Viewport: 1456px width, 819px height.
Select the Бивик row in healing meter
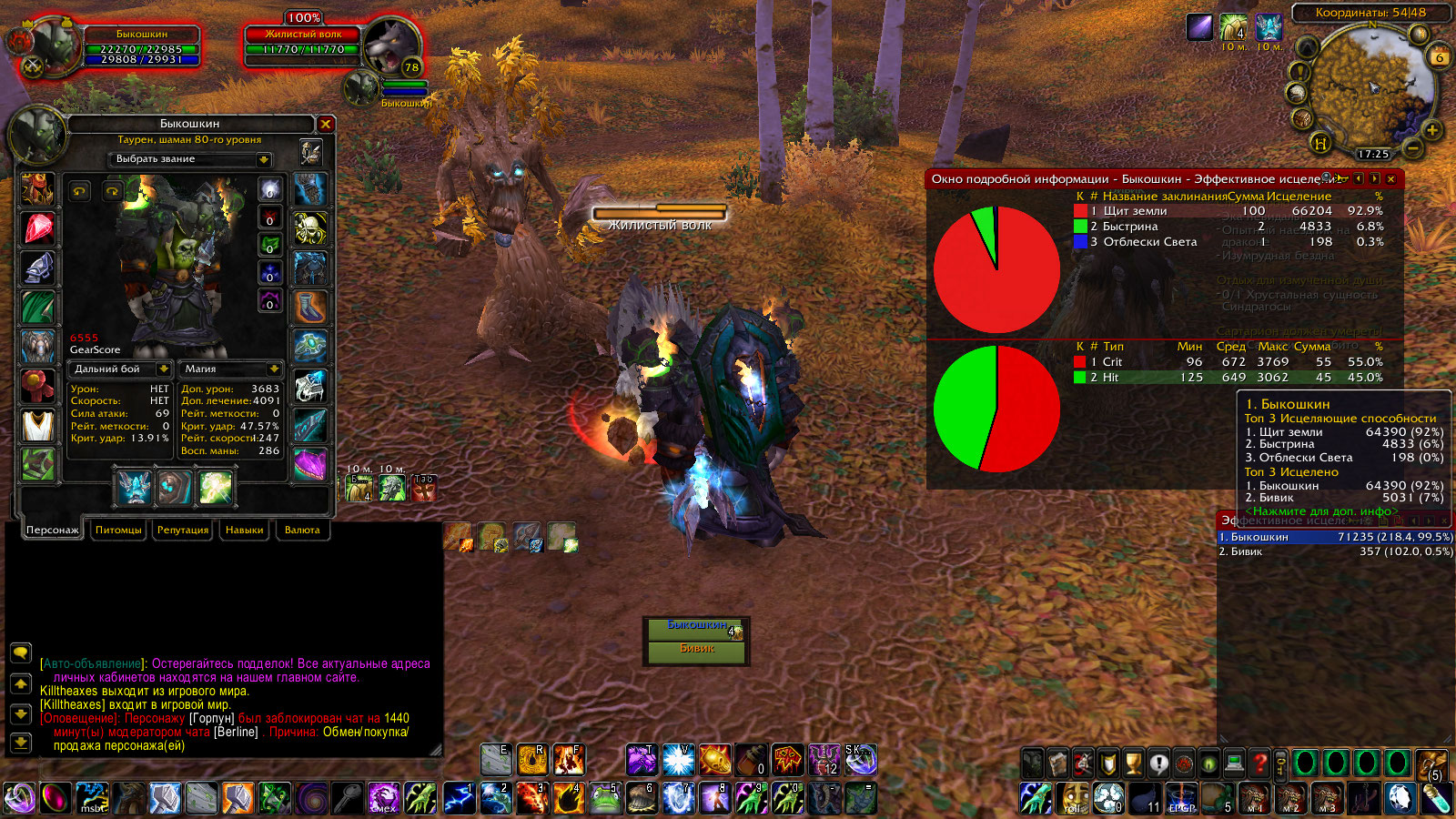(1335, 551)
